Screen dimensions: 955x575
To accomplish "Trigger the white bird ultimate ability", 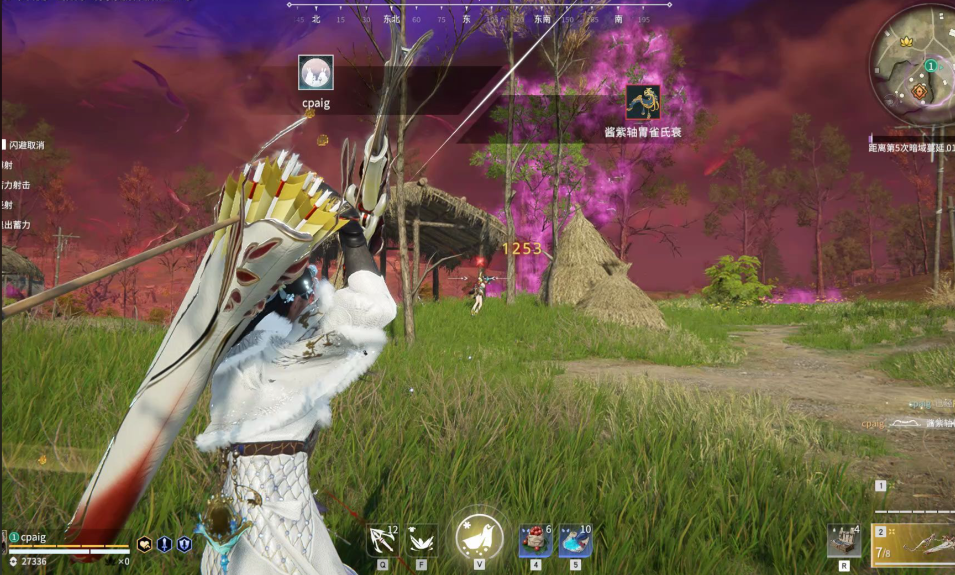I will click(x=479, y=537).
